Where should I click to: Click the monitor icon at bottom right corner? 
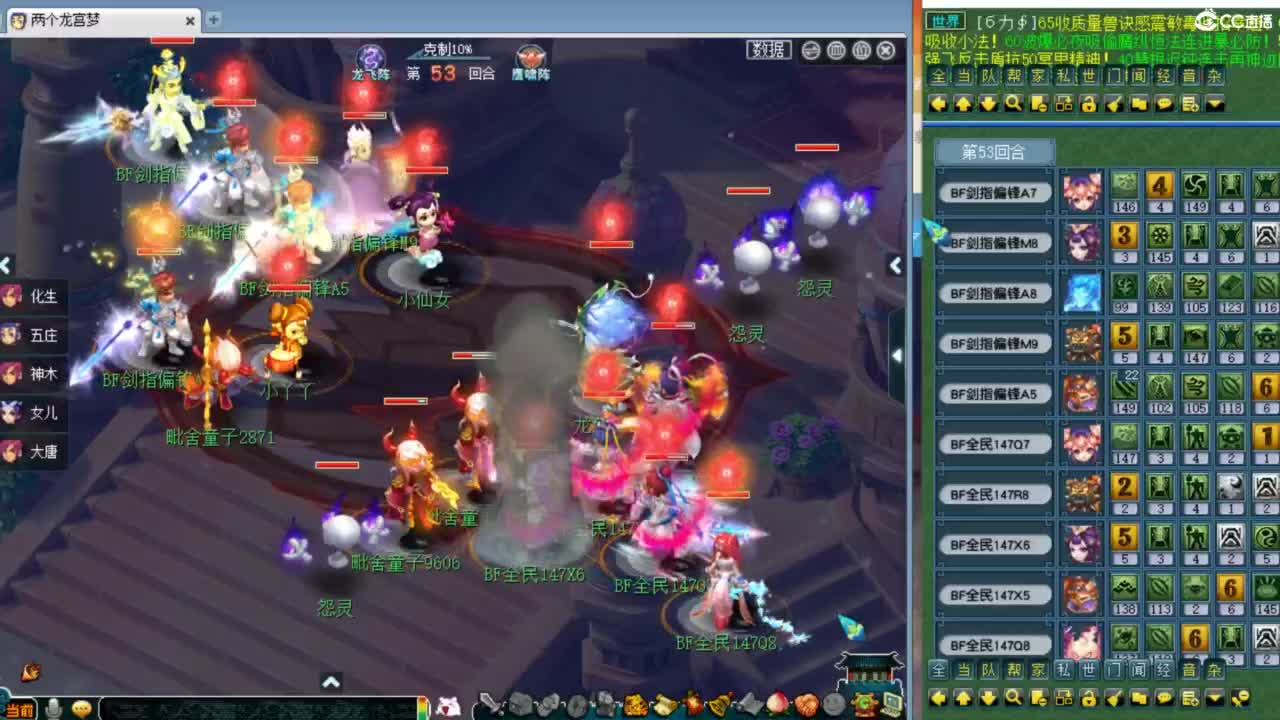point(897,705)
